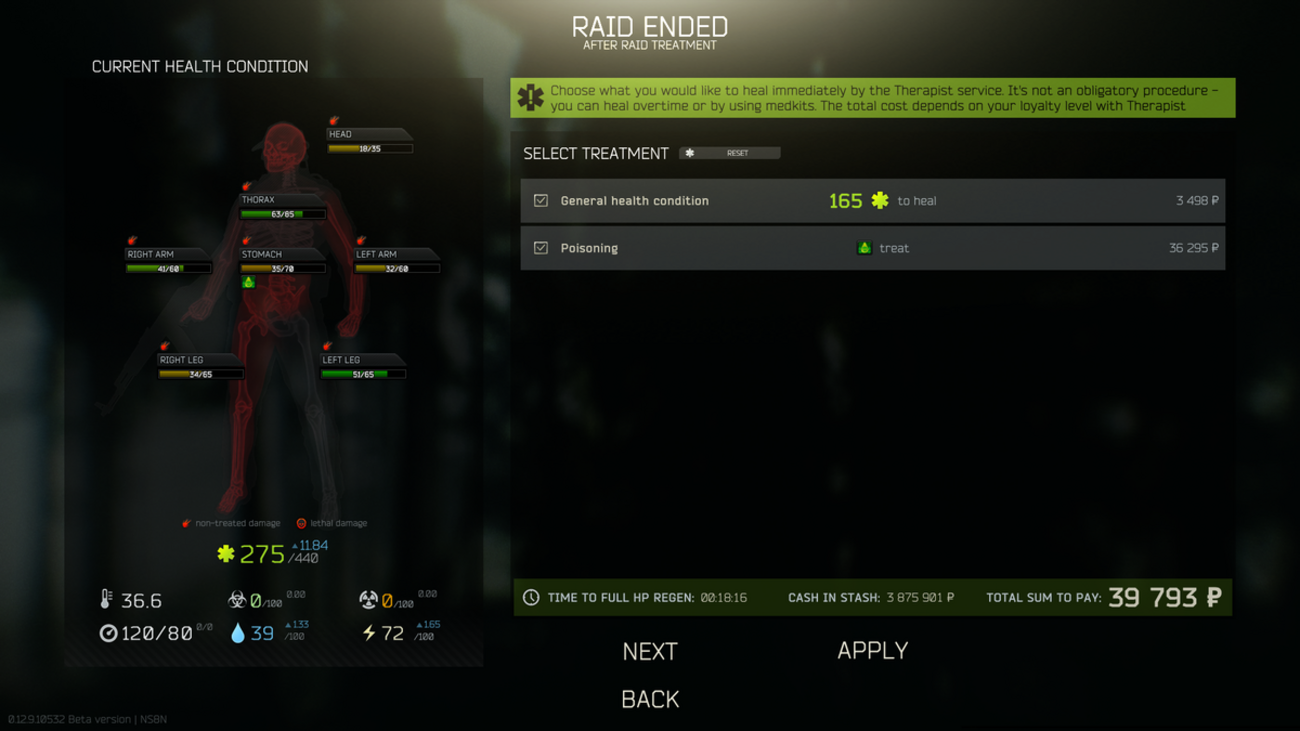
Task: Untick the General health condition checkbox
Action: point(541,201)
